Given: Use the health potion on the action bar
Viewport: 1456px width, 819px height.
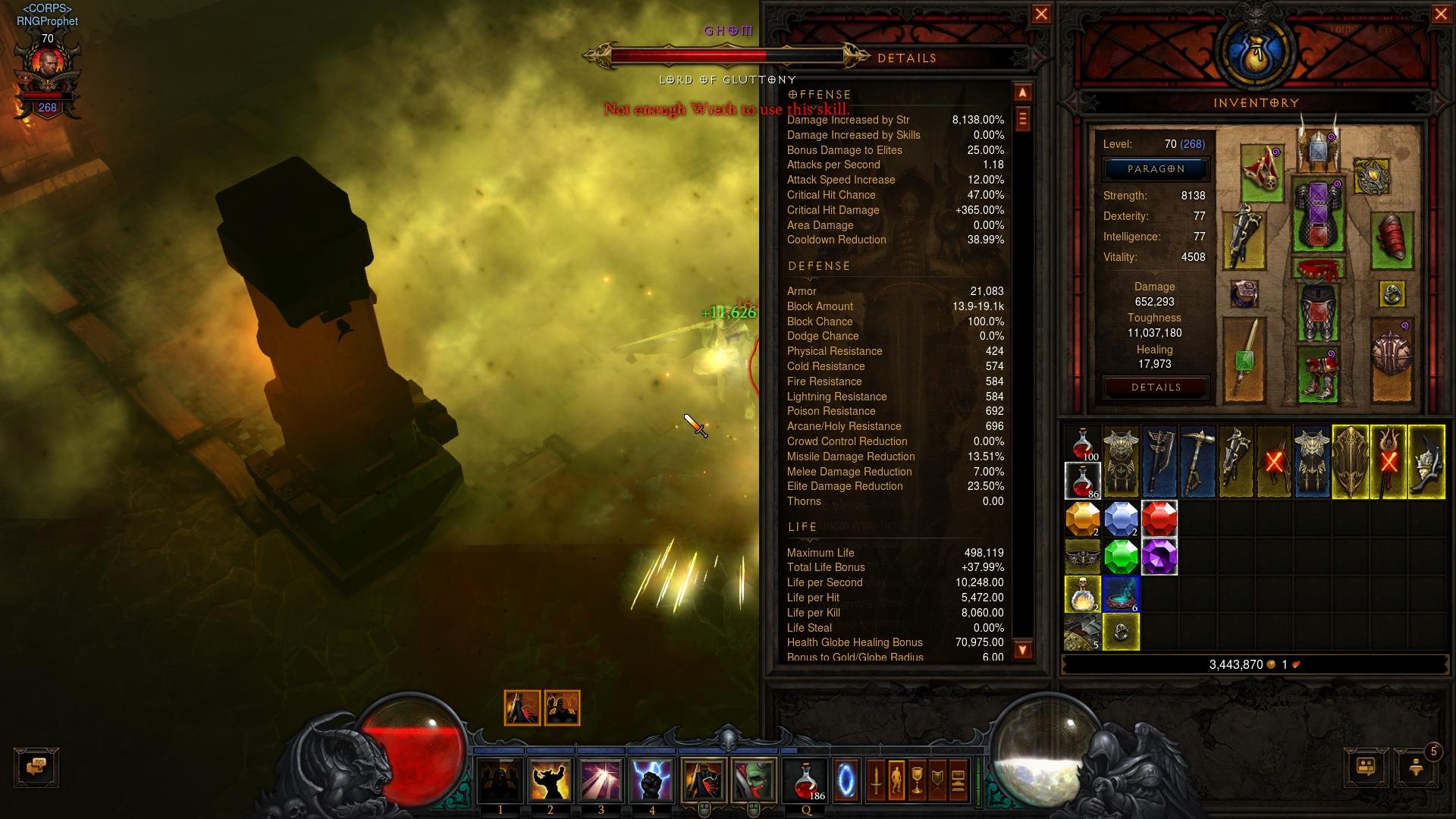Looking at the screenshot, I should point(806,780).
